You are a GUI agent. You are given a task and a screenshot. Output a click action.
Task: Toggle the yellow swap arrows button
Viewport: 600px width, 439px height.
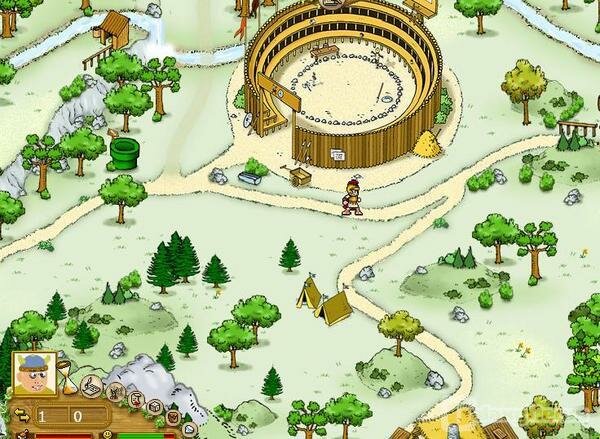point(22,414)
